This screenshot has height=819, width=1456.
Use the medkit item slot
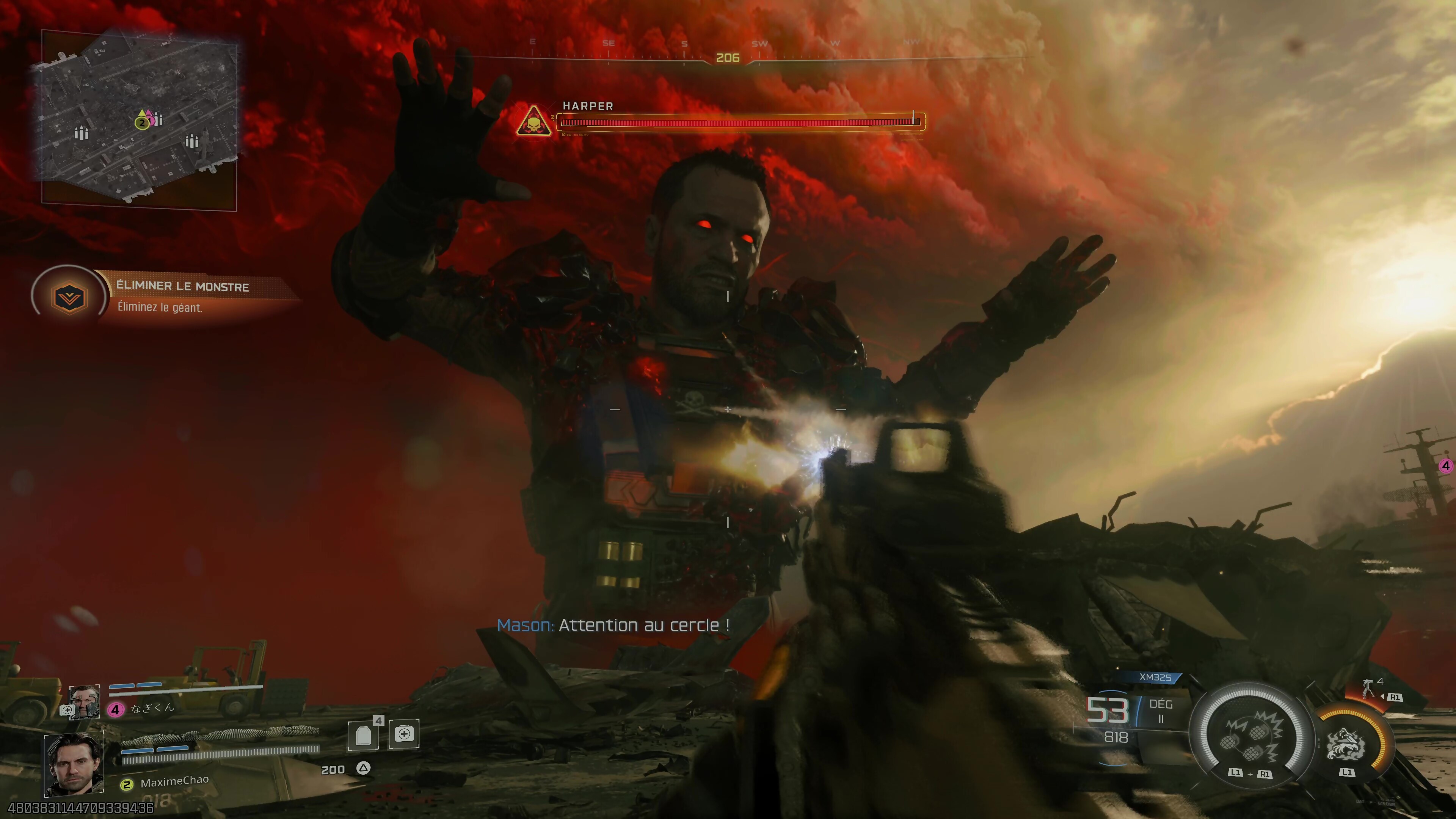[x=404, y=734]
